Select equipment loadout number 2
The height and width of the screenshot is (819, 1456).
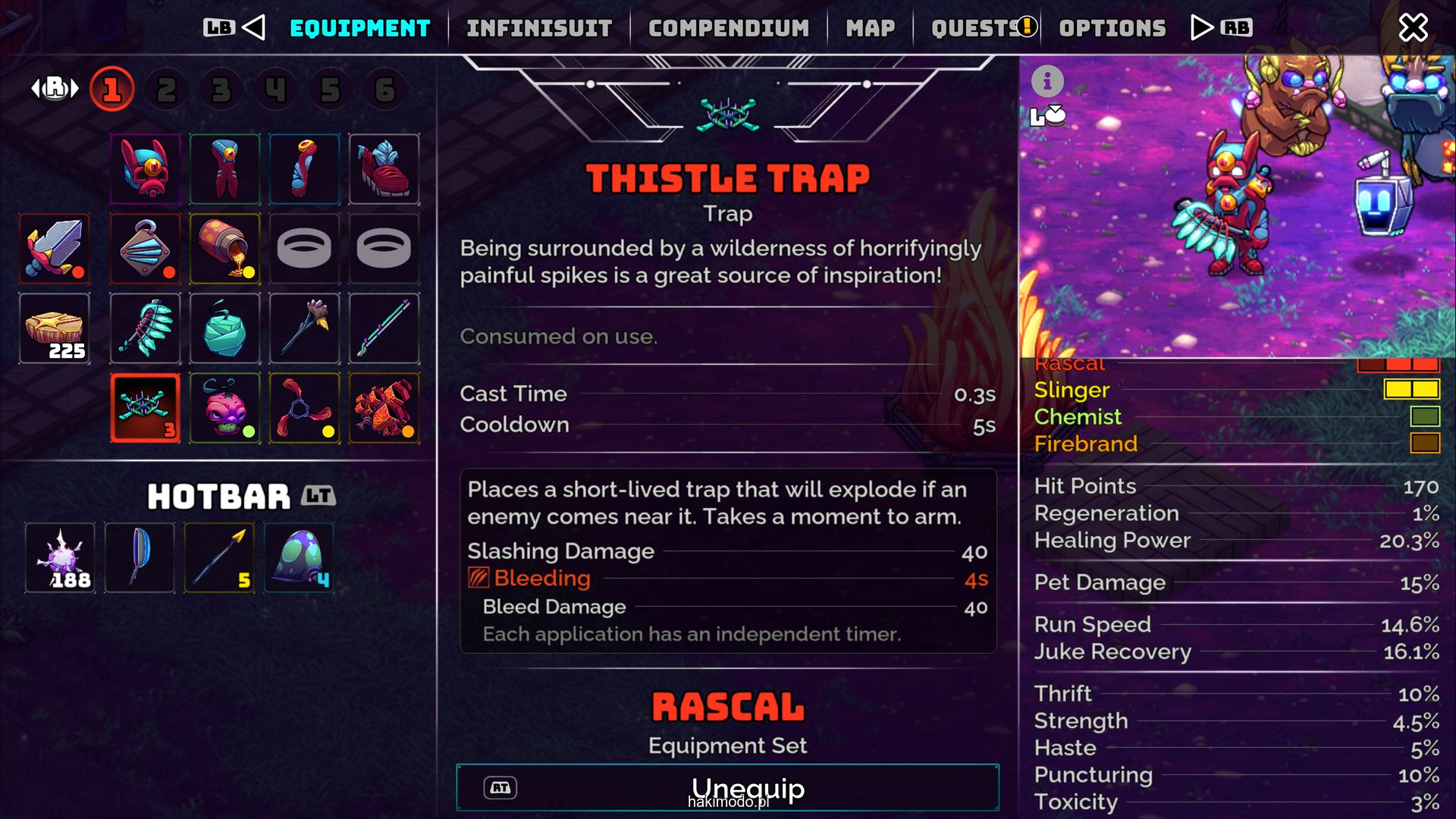click(x=166, y=90)
